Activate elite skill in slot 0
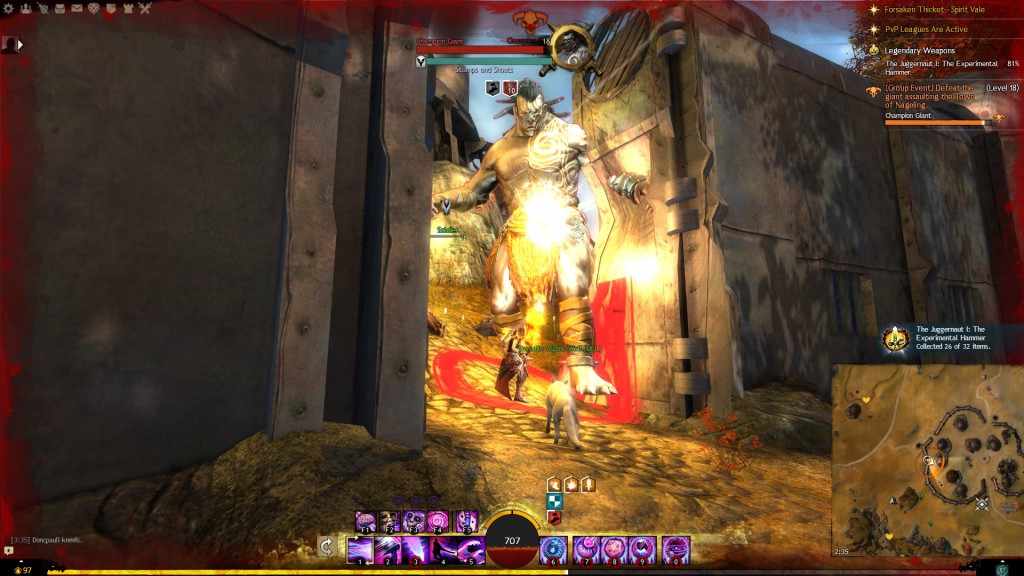The image size is (1024, 576). click(676, 549)
